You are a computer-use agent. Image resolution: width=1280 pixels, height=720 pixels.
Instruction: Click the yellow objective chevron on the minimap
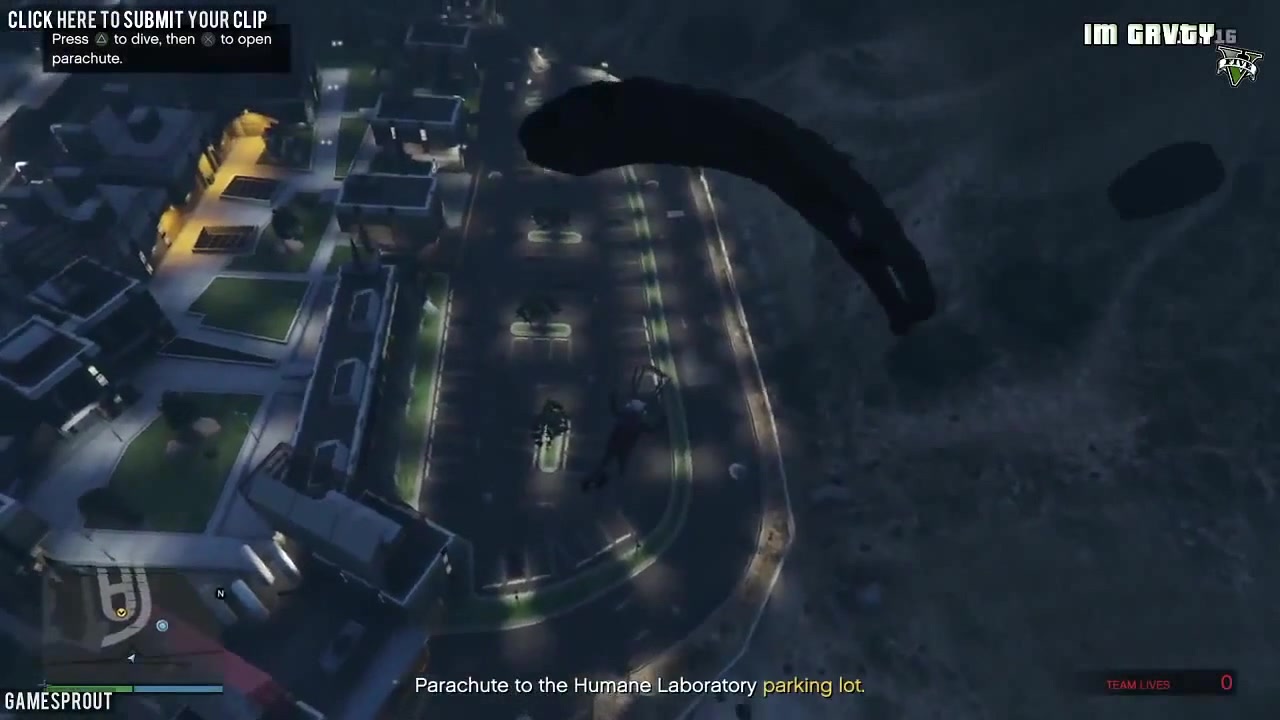pos(121,612)
